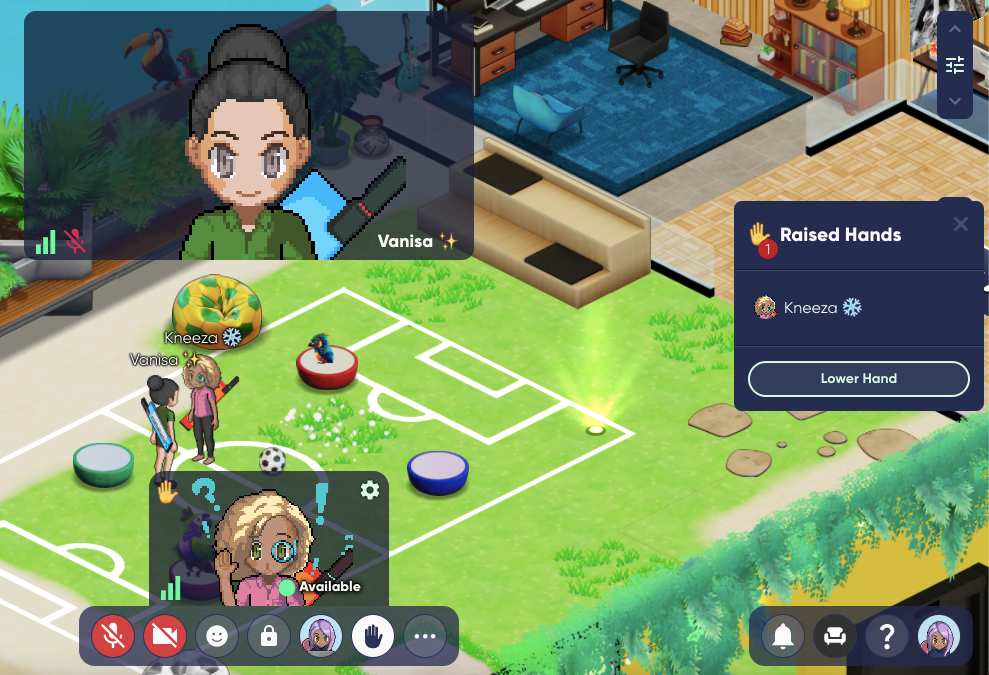Viewport: 989px width, 675px height.
Task: Open the gear settings on own video tile
Action: click(x=370, y=489)
